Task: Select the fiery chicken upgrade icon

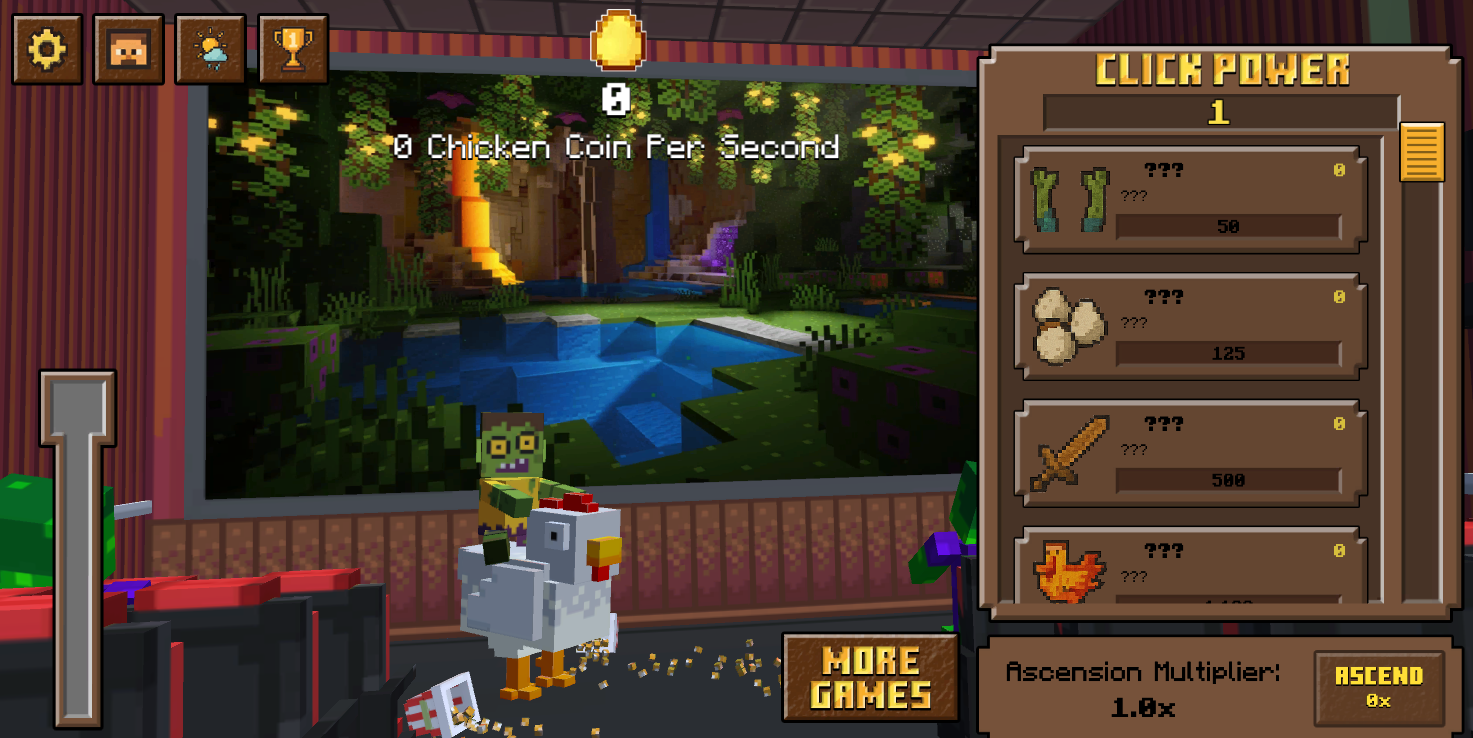Action: coord(1068,575)
